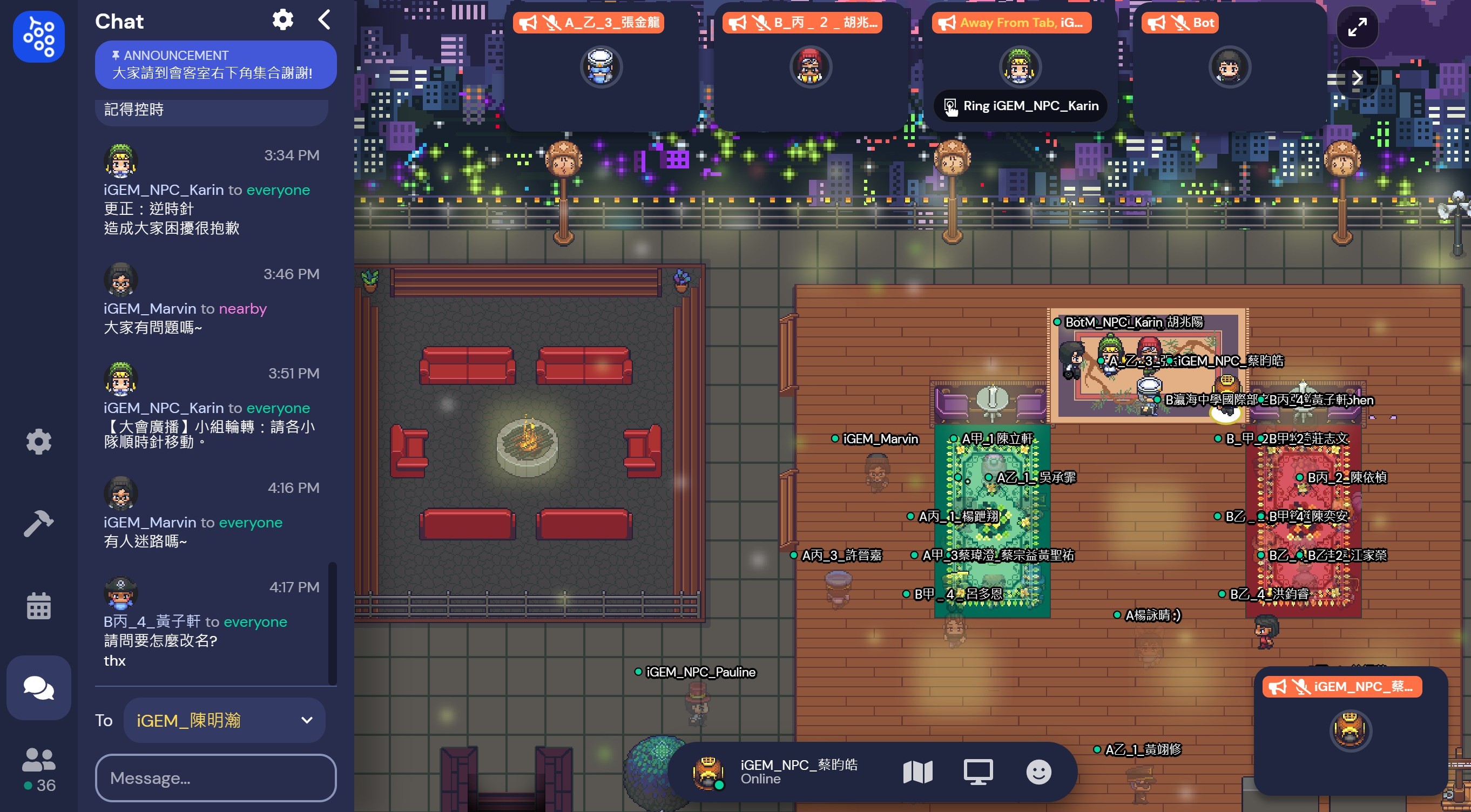Show the participants list with 36 online

tap(39, 770)
